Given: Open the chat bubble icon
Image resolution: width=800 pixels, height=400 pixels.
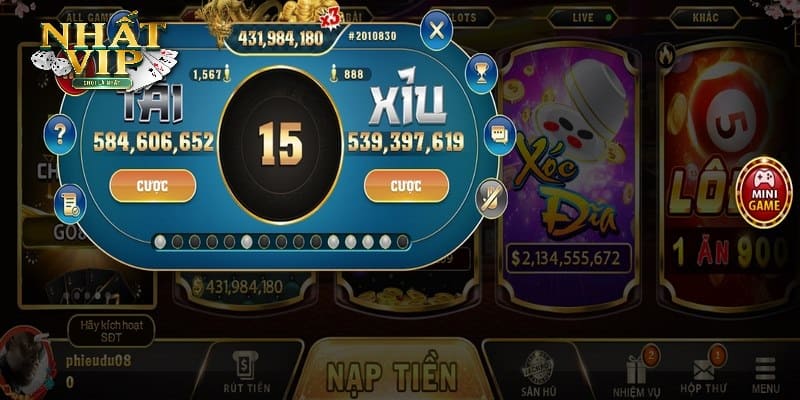Looking at the screenshot, I should 498,135.
